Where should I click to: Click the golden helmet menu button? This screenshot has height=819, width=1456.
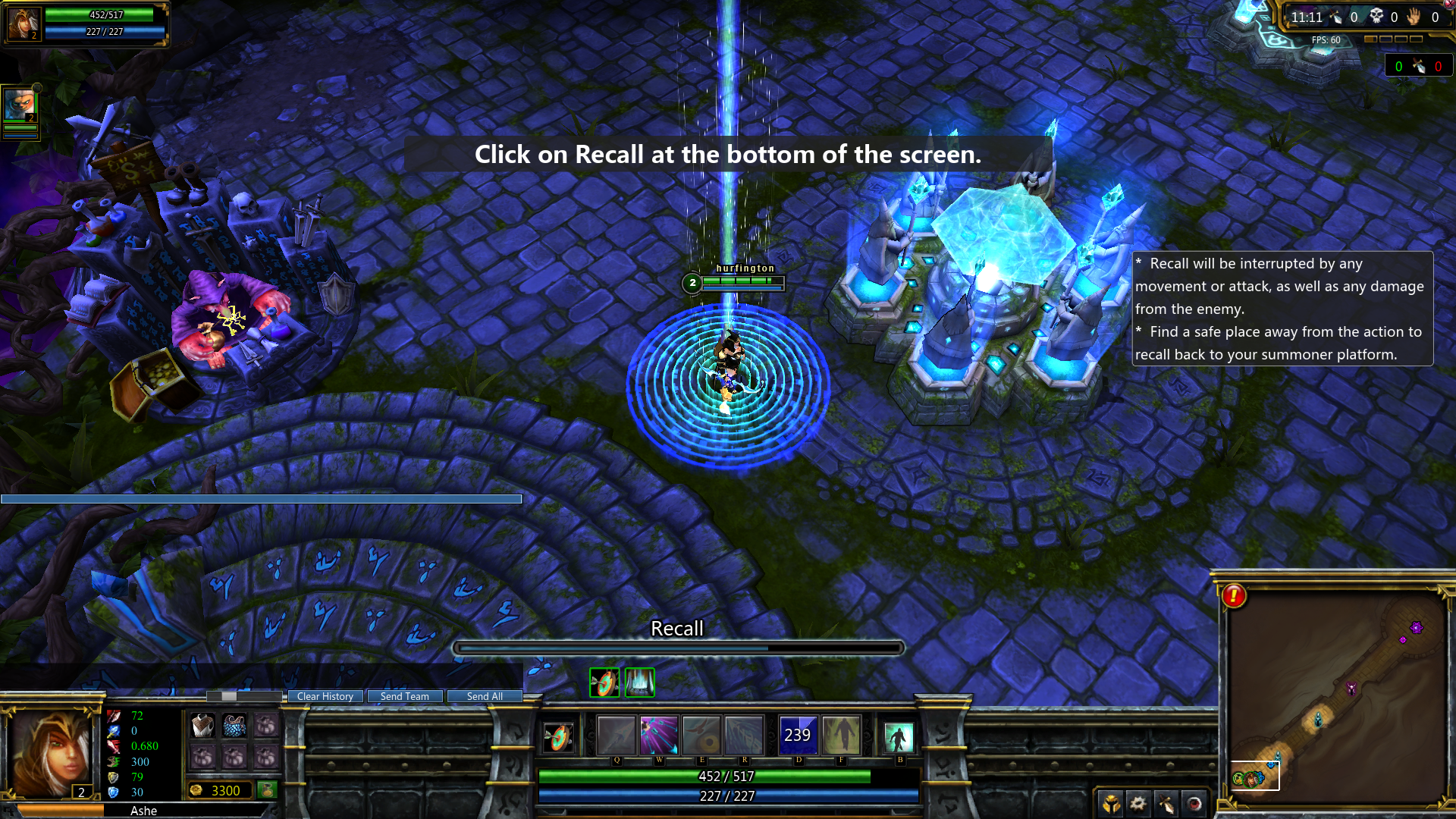tap(1111, 803)
